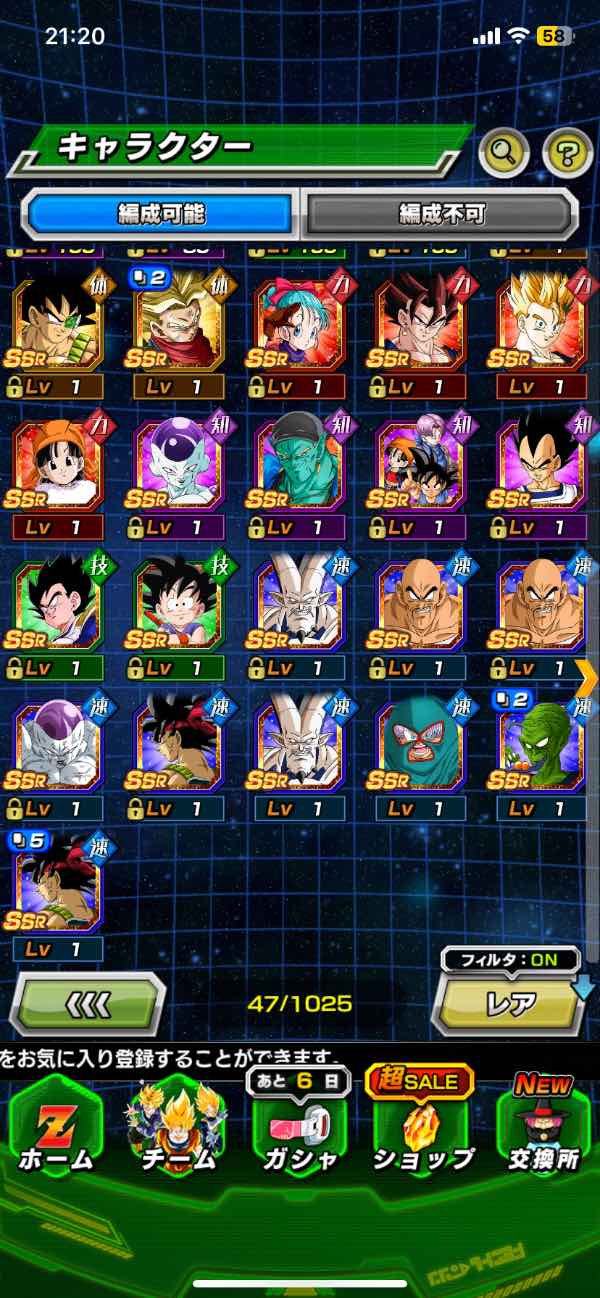Open the 交換所 exchange menu
The height and width of the screenshot is (1298, 600).
(x=543, y=1130)
